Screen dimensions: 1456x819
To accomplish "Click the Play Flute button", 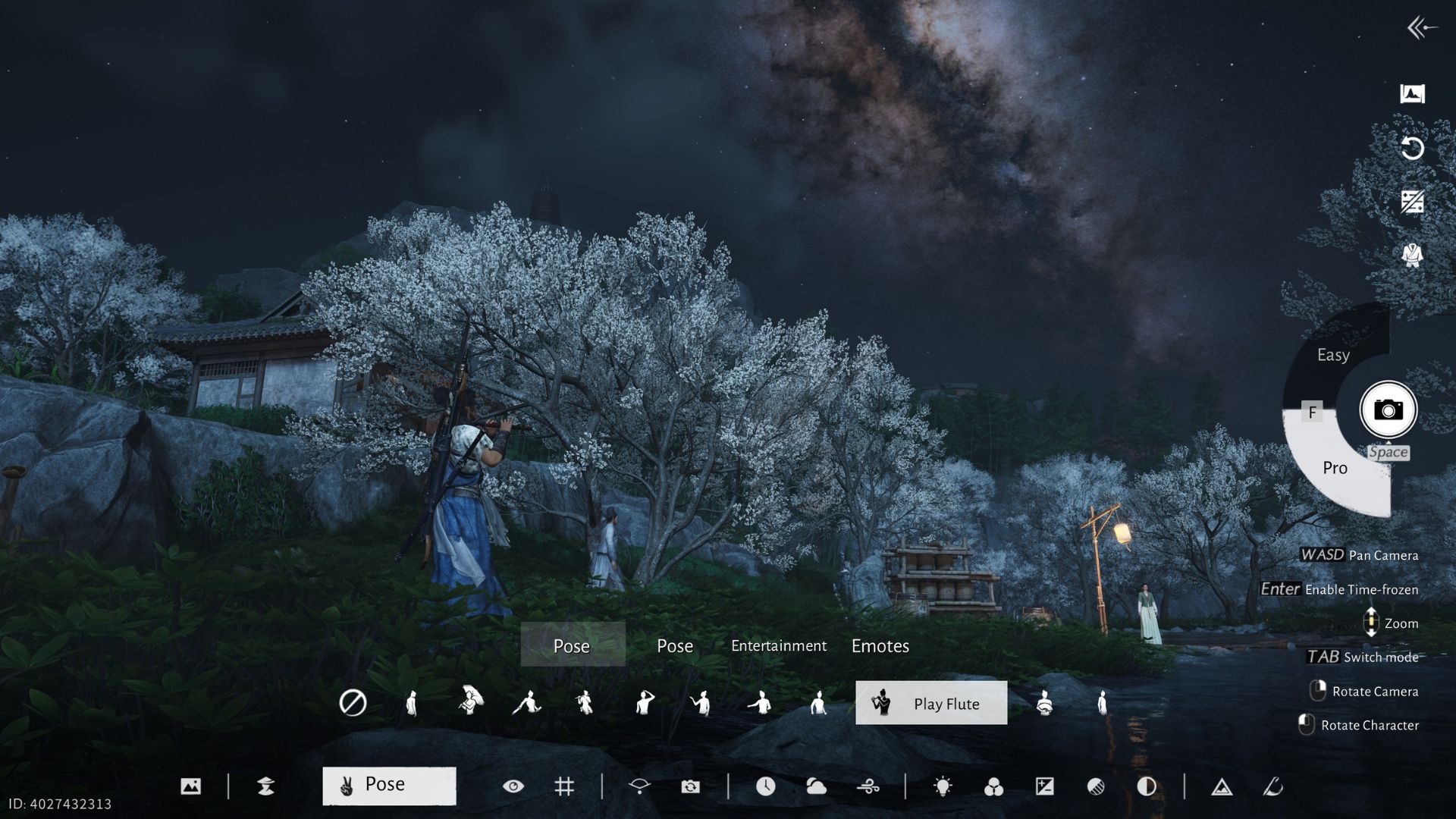I will point(930,703).
